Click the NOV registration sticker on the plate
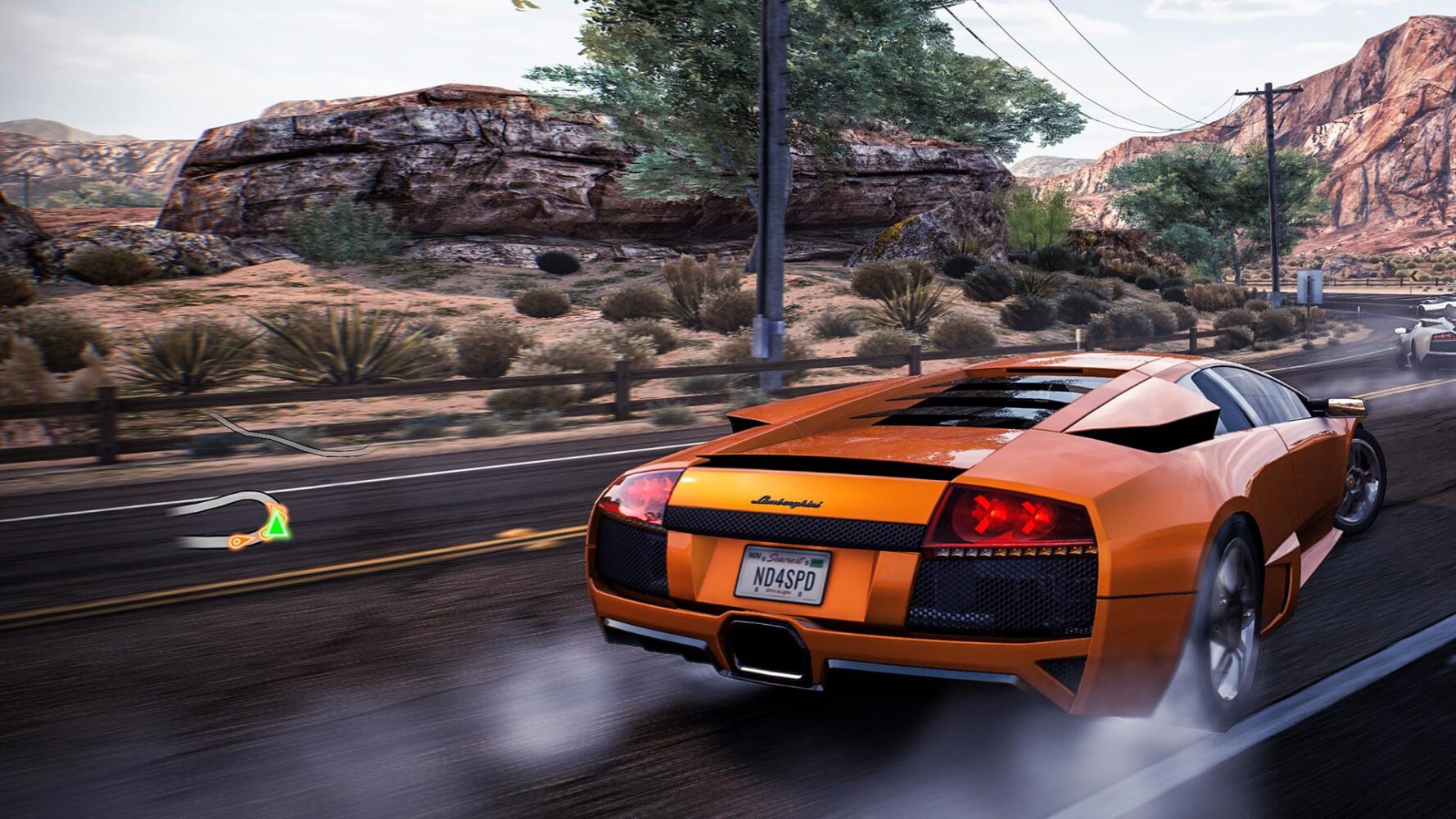 [753, 555]
